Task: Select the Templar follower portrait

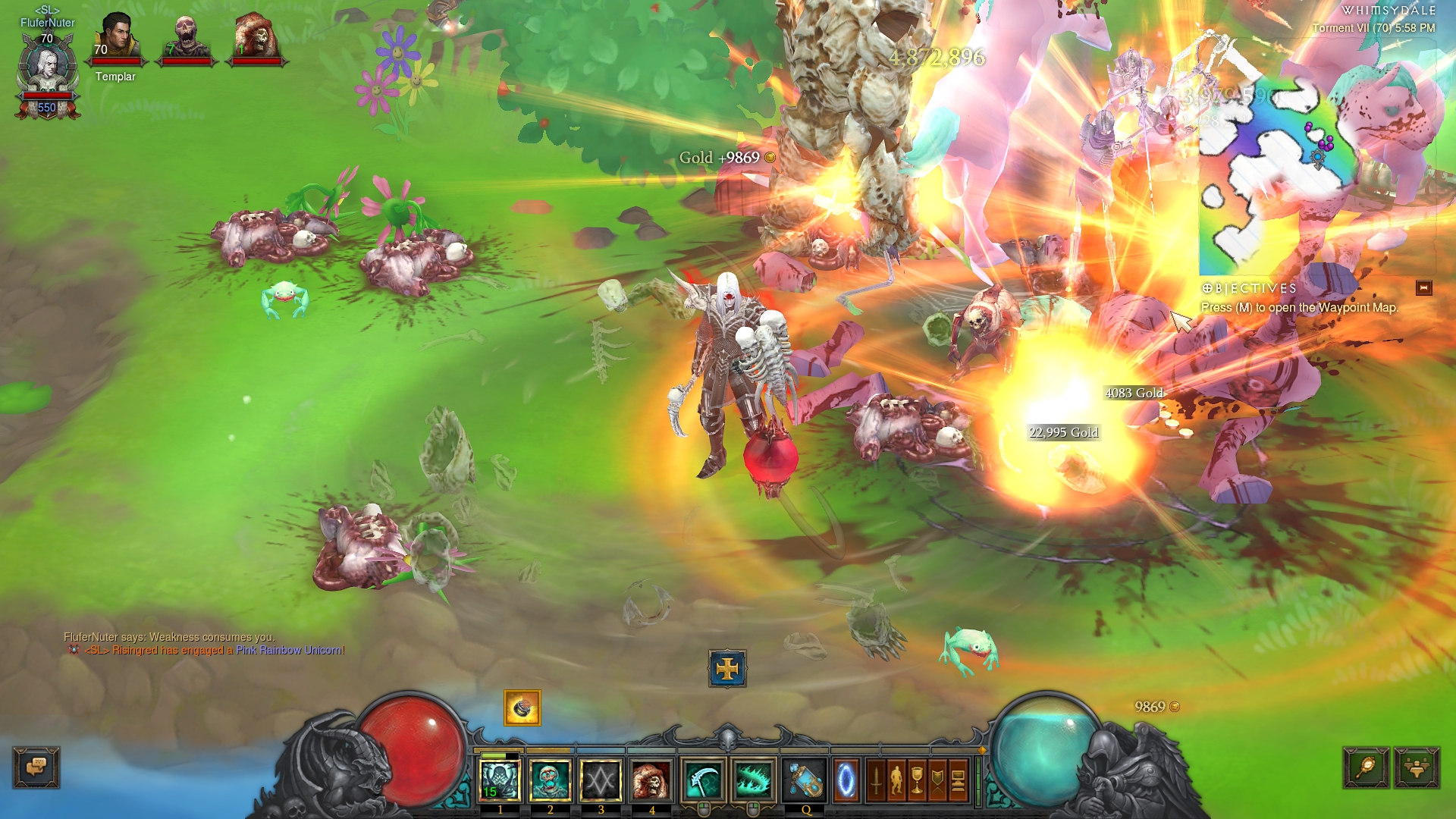Action: (x=115, y=38)
